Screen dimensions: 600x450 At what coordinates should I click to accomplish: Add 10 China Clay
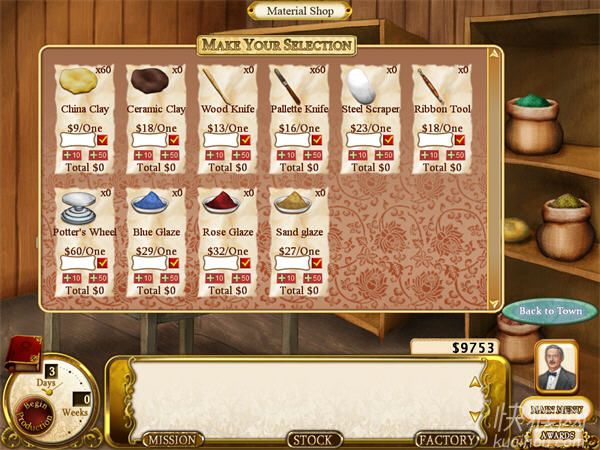click(x=71, y=156)
